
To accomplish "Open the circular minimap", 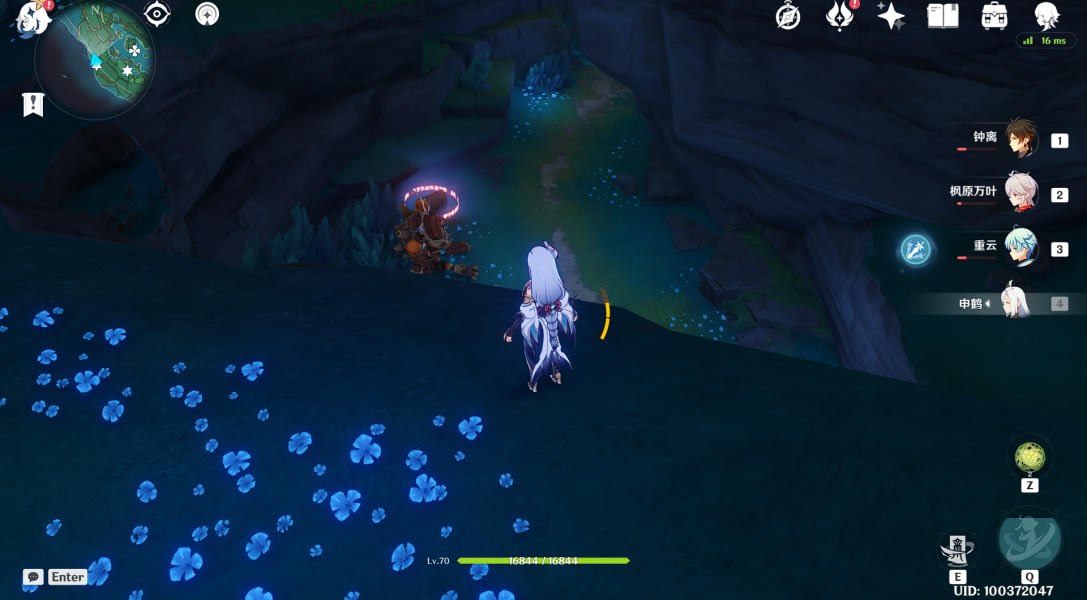I will [95, 62].
